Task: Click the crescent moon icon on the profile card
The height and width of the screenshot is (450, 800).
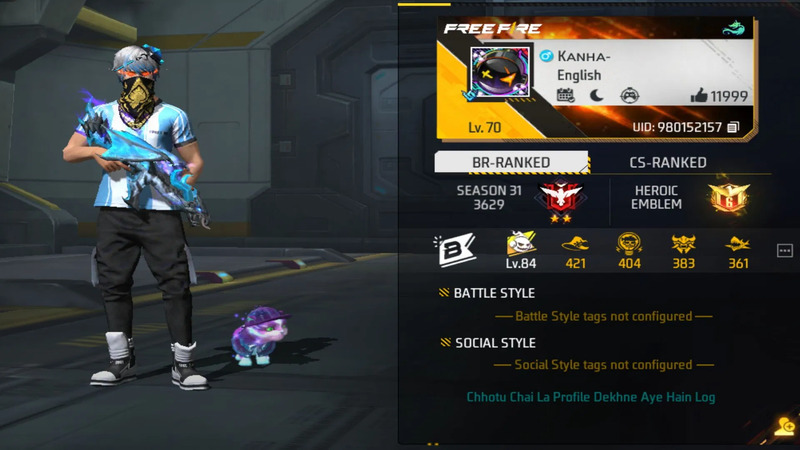Action: click(x=597, y=96)
